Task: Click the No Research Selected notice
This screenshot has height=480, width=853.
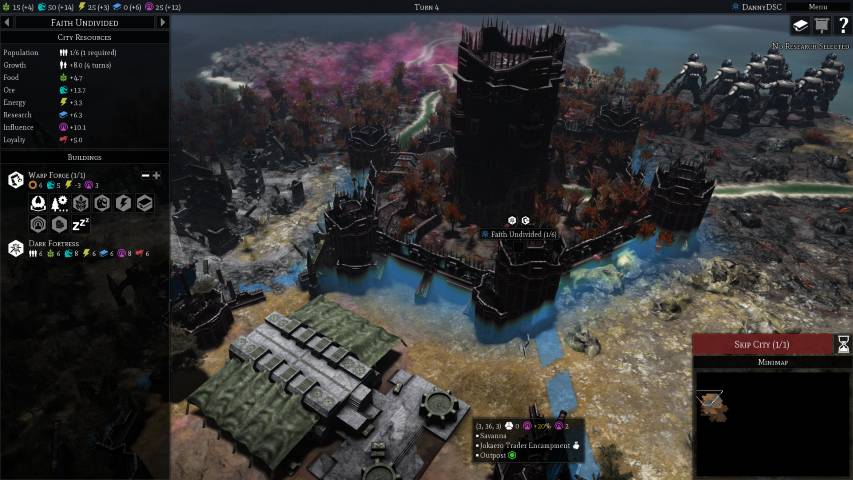Action: (x=809, y=47)
